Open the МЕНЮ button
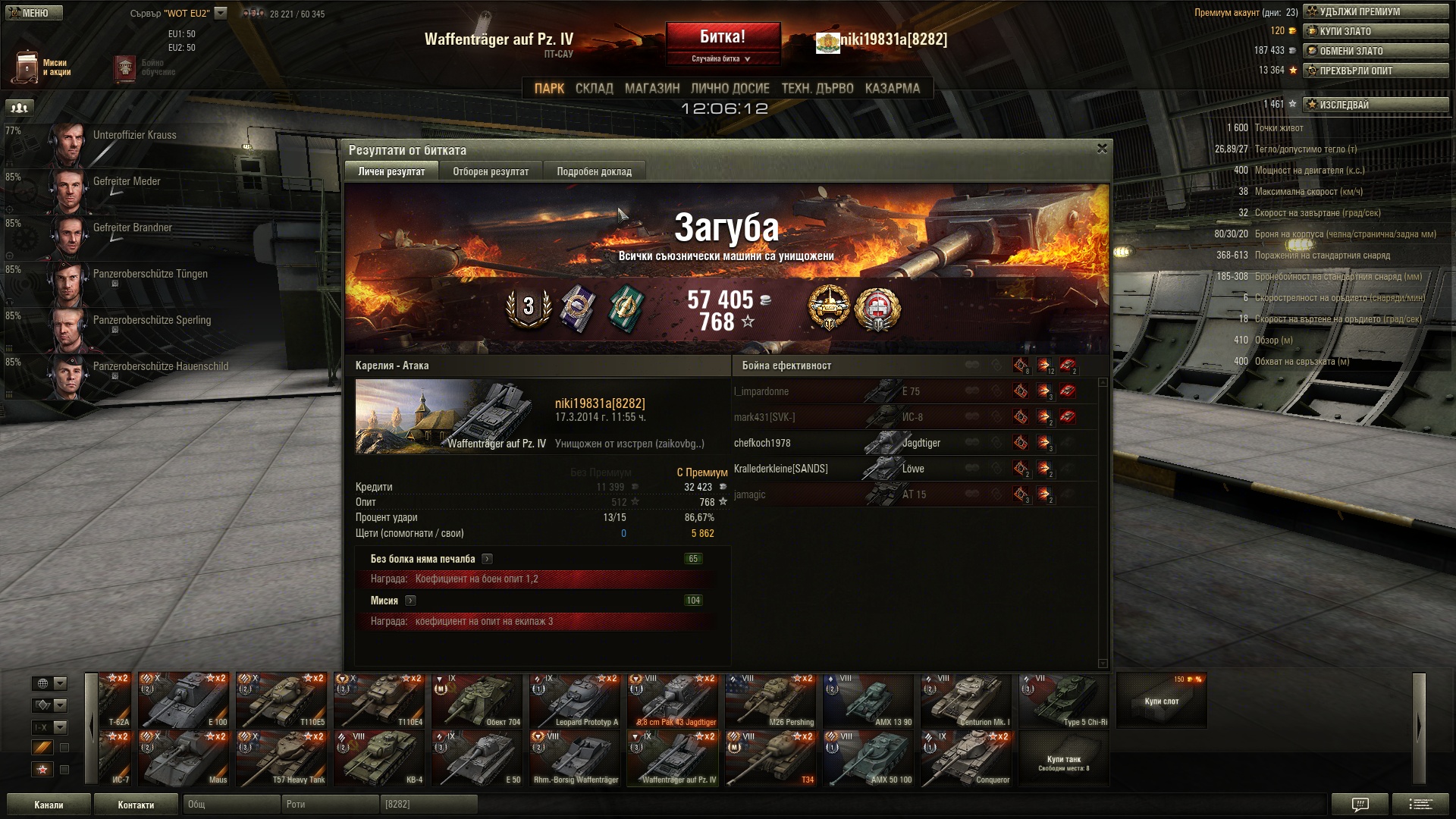 coord(33,13)
